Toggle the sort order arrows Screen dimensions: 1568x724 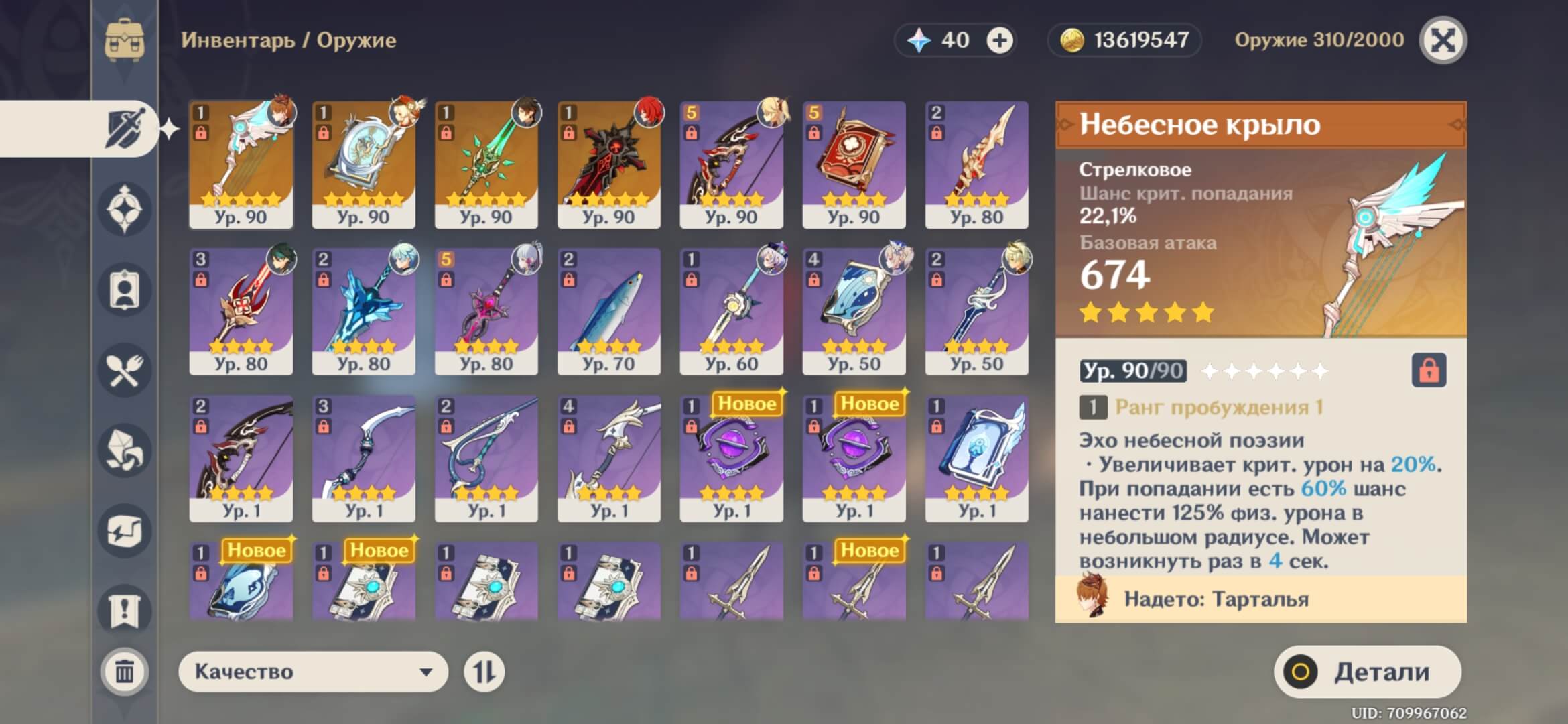(484, 672)
